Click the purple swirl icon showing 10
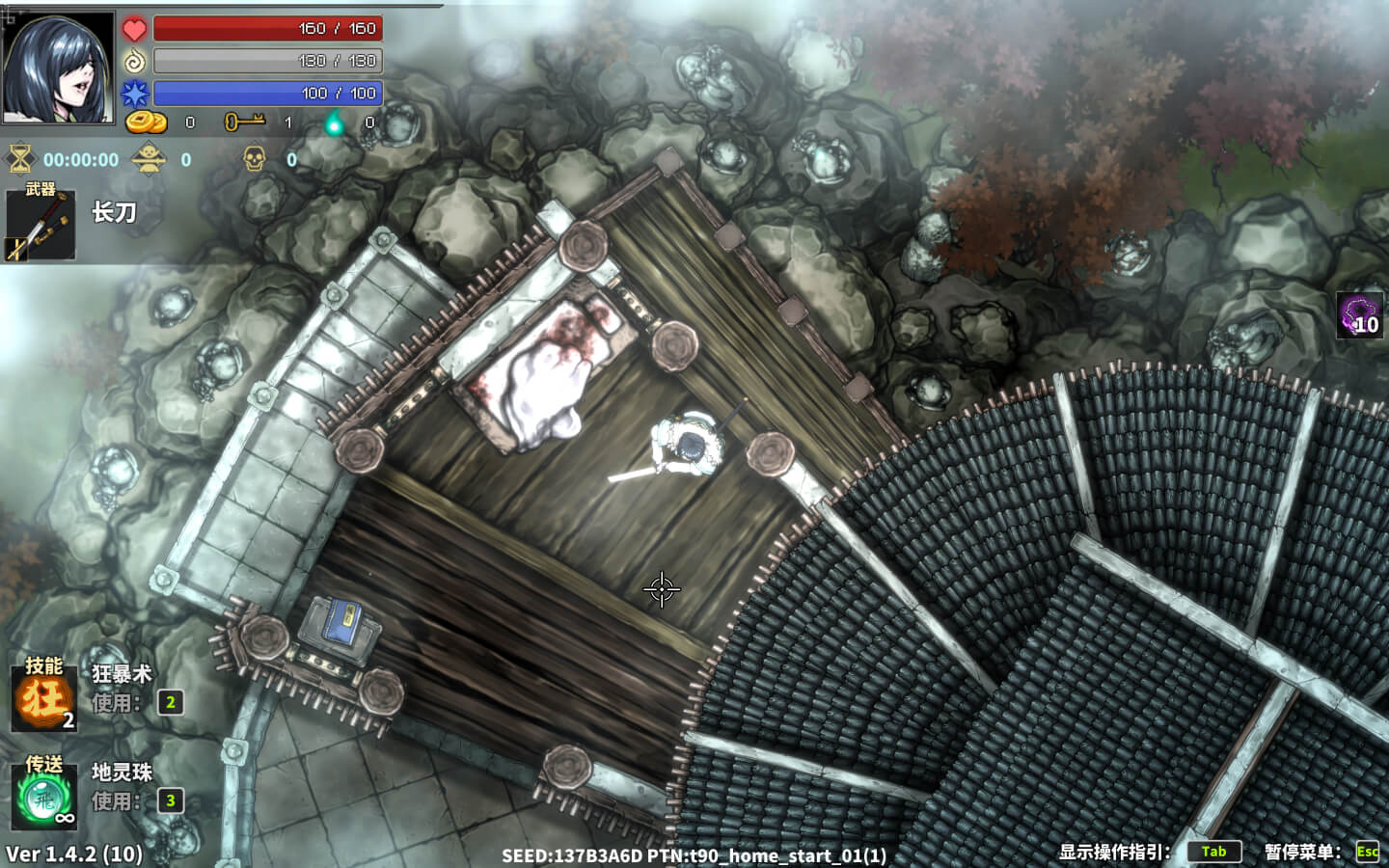This screenshot has height=868, width=1389. pos(1359,315)
